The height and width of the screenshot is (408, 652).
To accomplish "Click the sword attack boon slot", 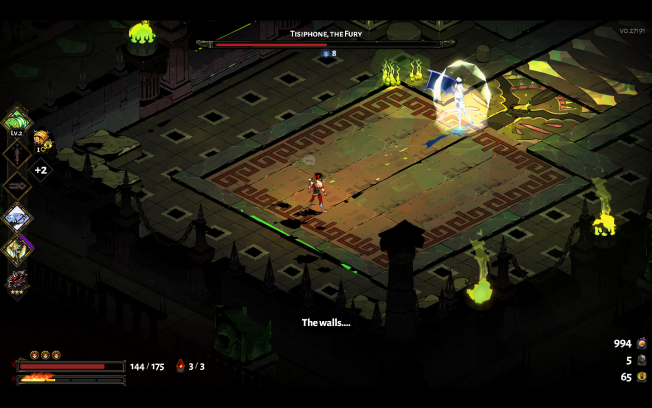I will pyautogui.click(x=17, y=154).
